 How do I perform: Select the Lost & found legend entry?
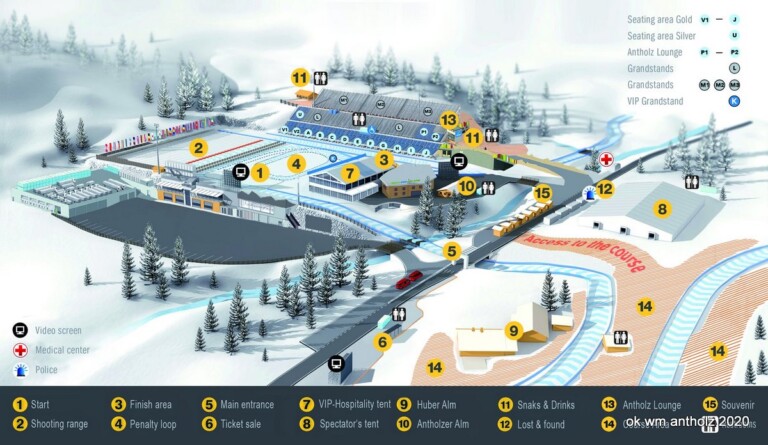pyautogui.click(x=541, y=424)
